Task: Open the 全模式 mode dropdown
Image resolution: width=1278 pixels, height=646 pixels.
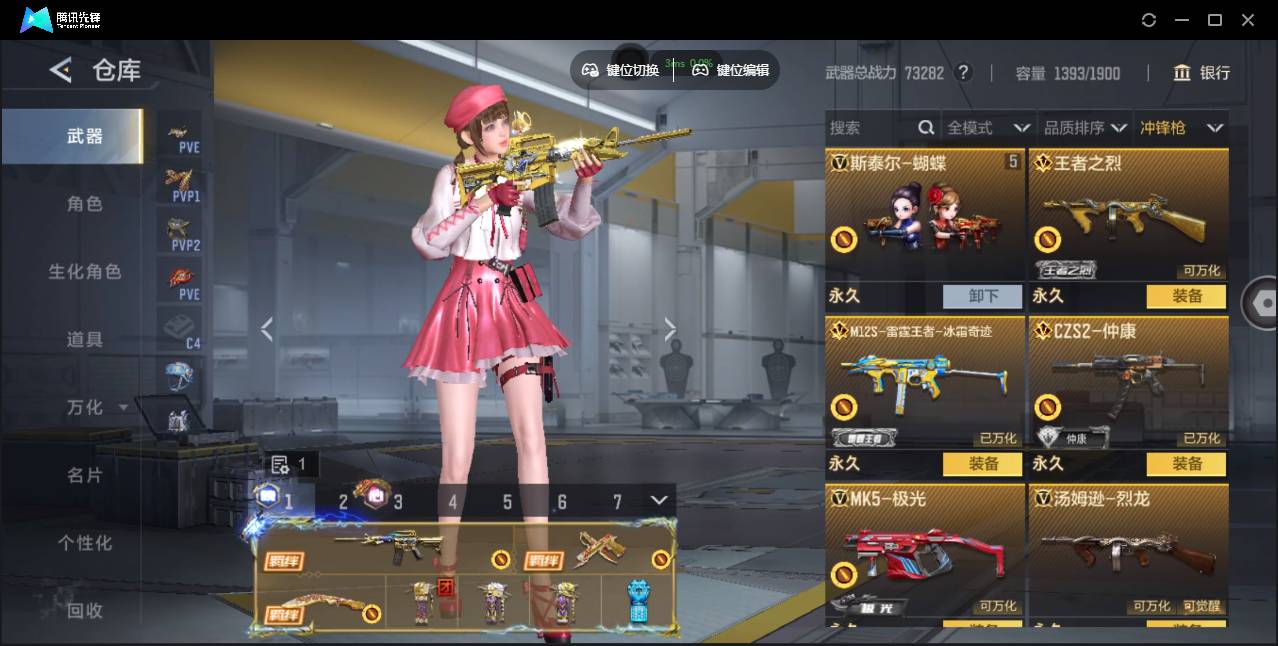Action: click(988, 128)
